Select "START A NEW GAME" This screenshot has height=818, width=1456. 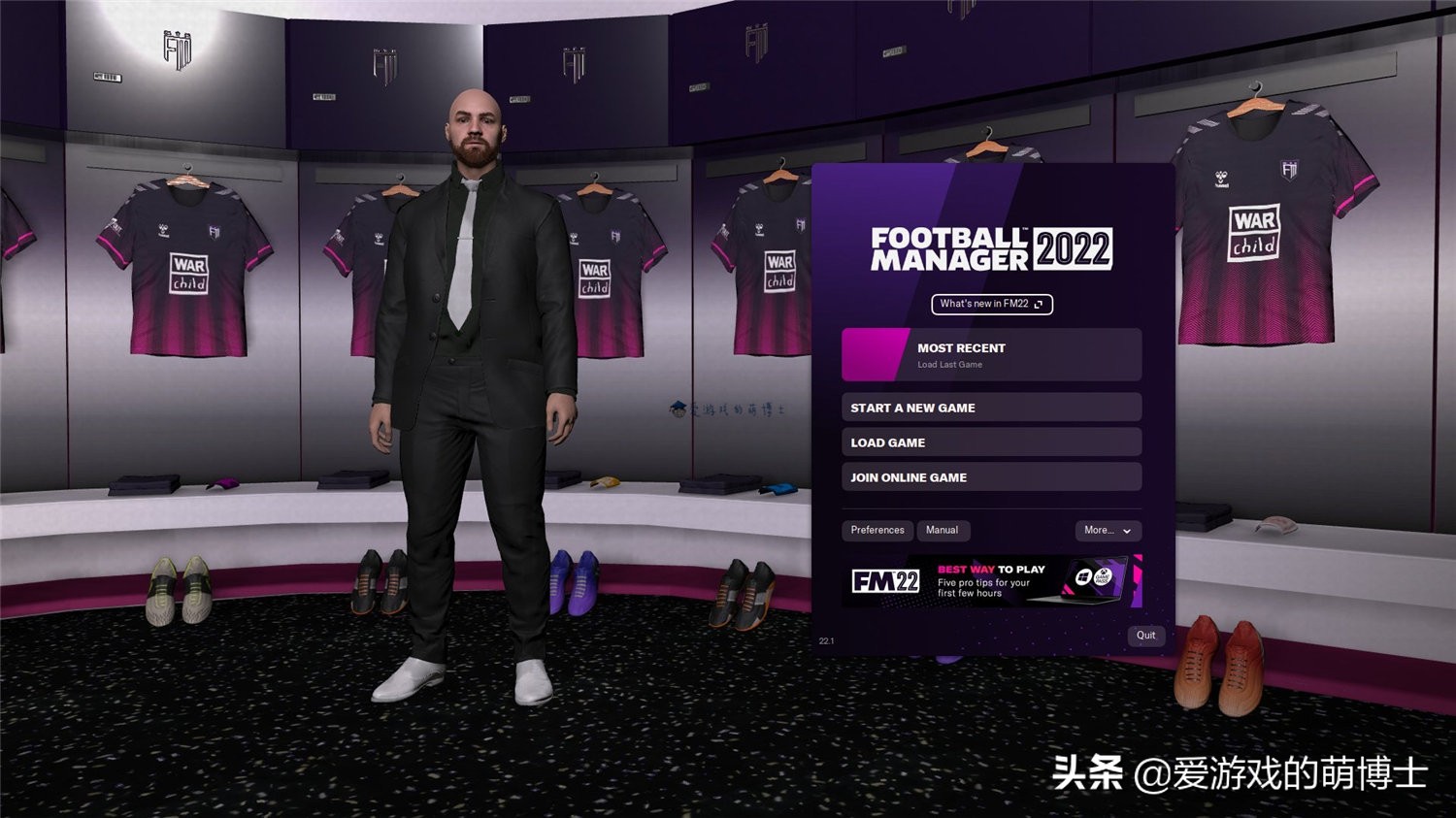click(990, 408)
